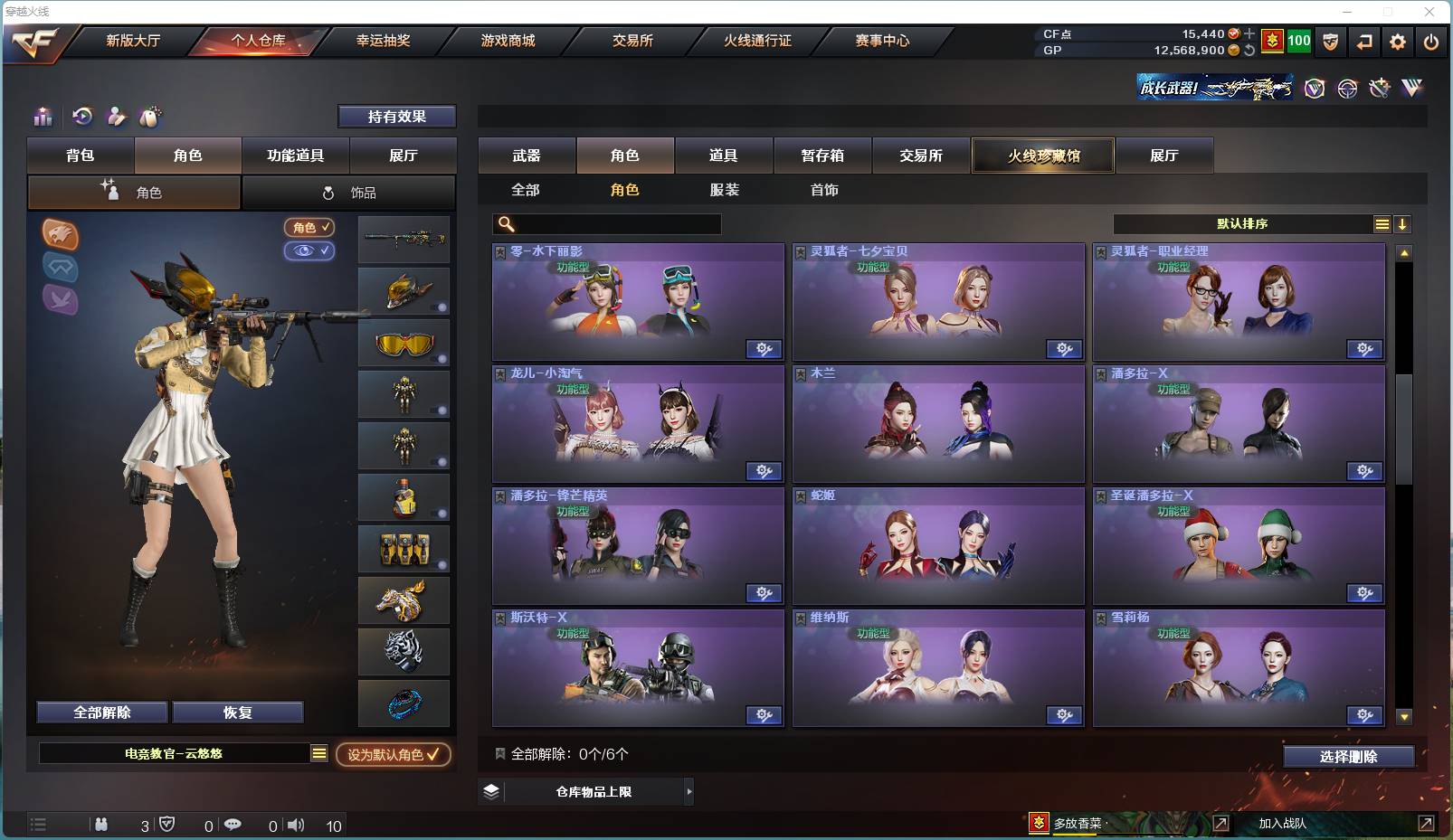This screenshot has width=1453, height=840.
Task: Open the V badge icon near the top right corner
Action: point(1313,88)
